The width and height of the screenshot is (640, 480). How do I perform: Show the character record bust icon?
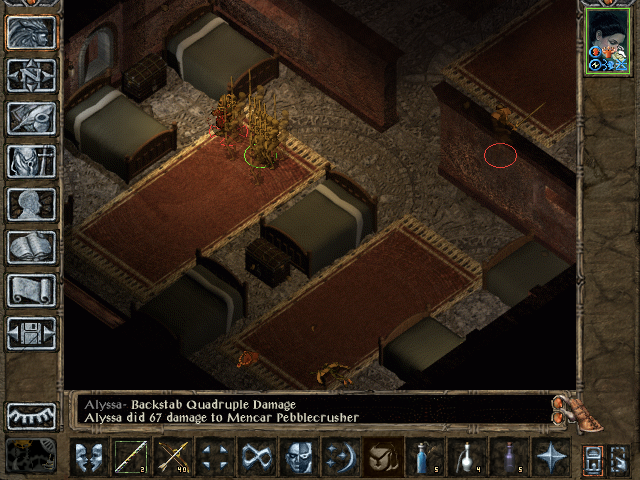point(32,204)
